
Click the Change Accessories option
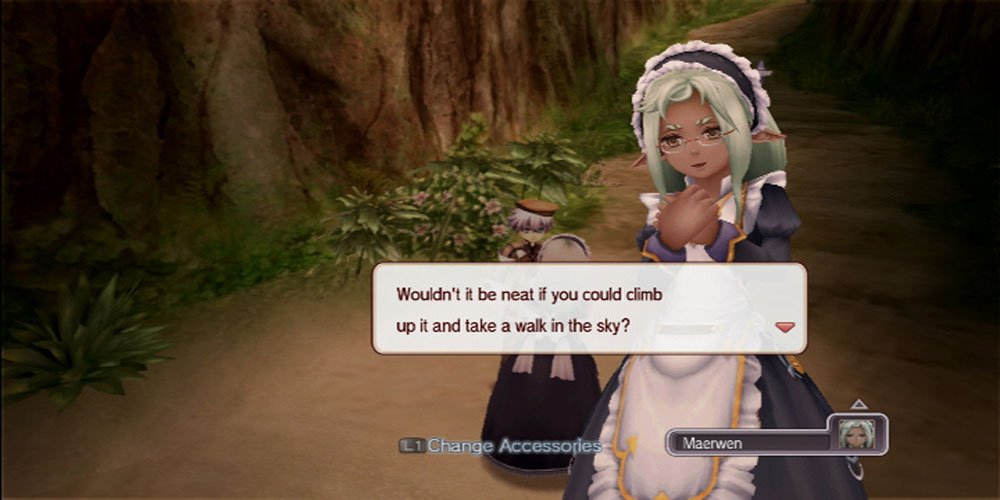tap(501, 446)
